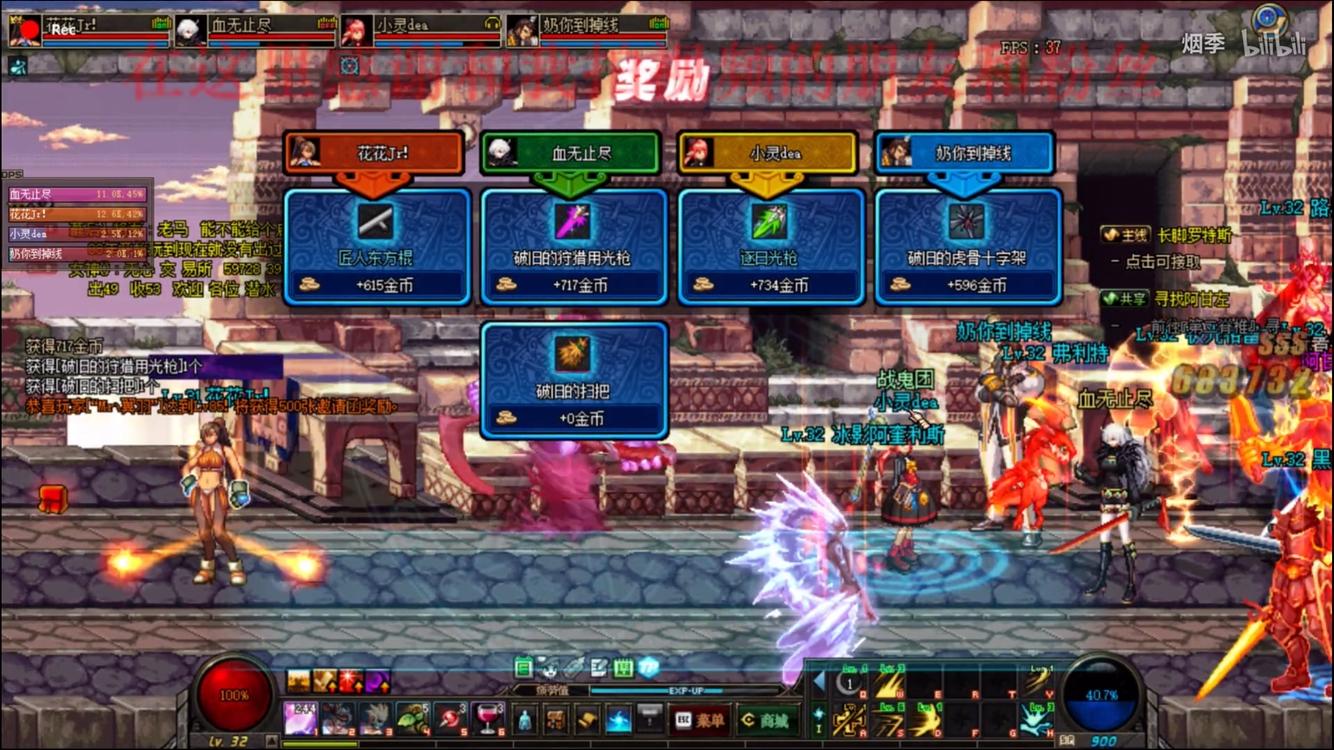The width and height of the screenshot is (1334, 750).
Task: Select the 匠人东方棍 reward card
Action: pyautogui.click(x=377, y=246)
